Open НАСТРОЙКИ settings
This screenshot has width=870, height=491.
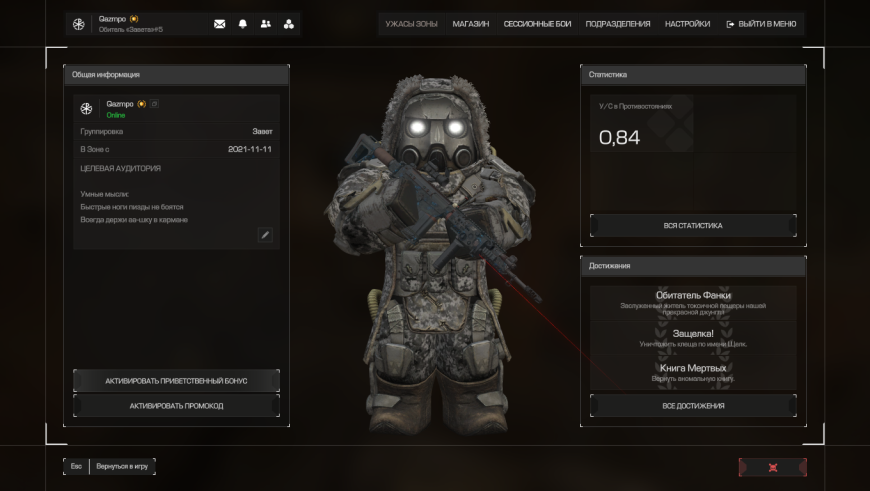688,23
